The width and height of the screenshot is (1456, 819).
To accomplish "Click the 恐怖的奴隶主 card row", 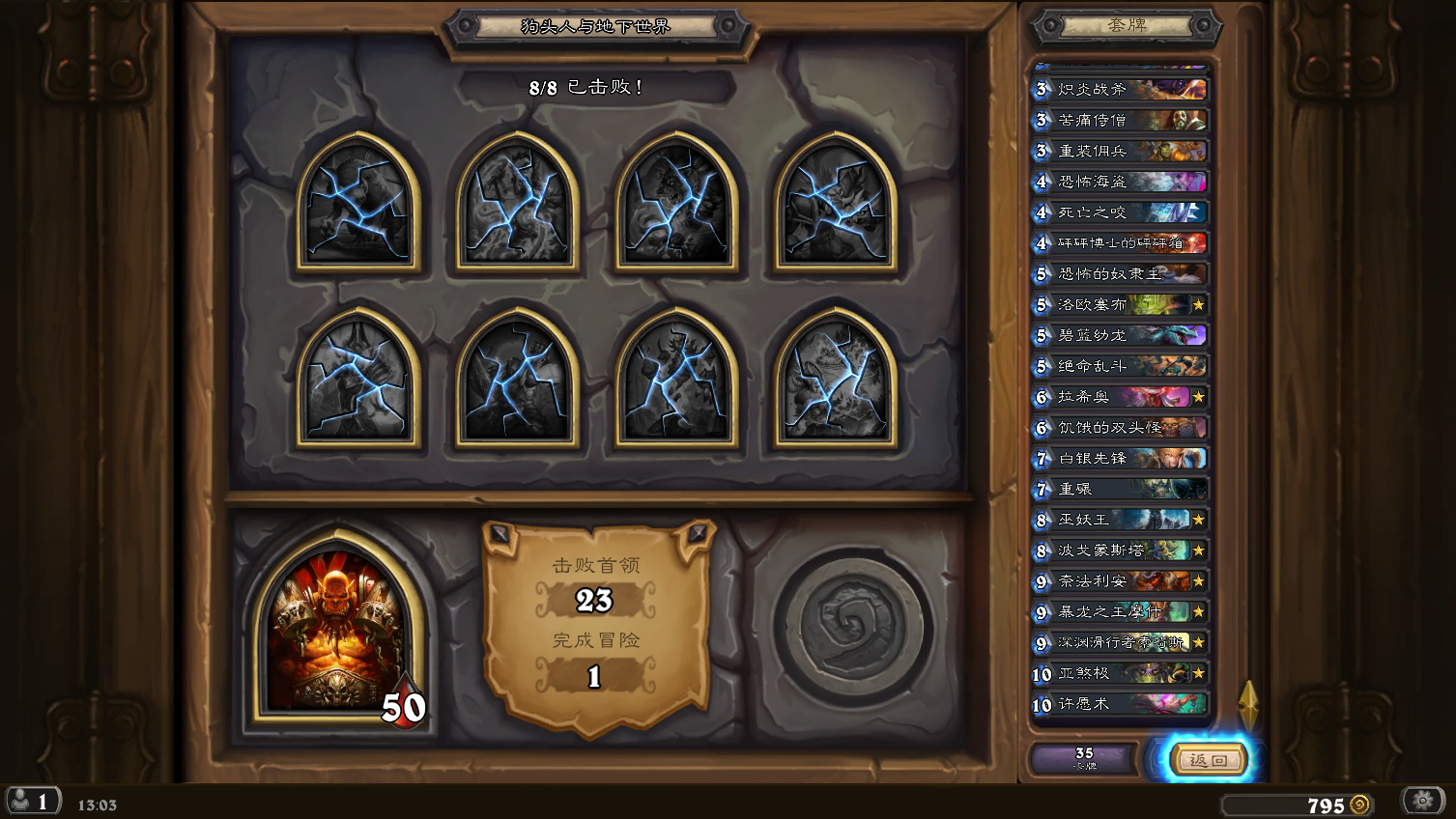I will click(x=1121, y=274).
